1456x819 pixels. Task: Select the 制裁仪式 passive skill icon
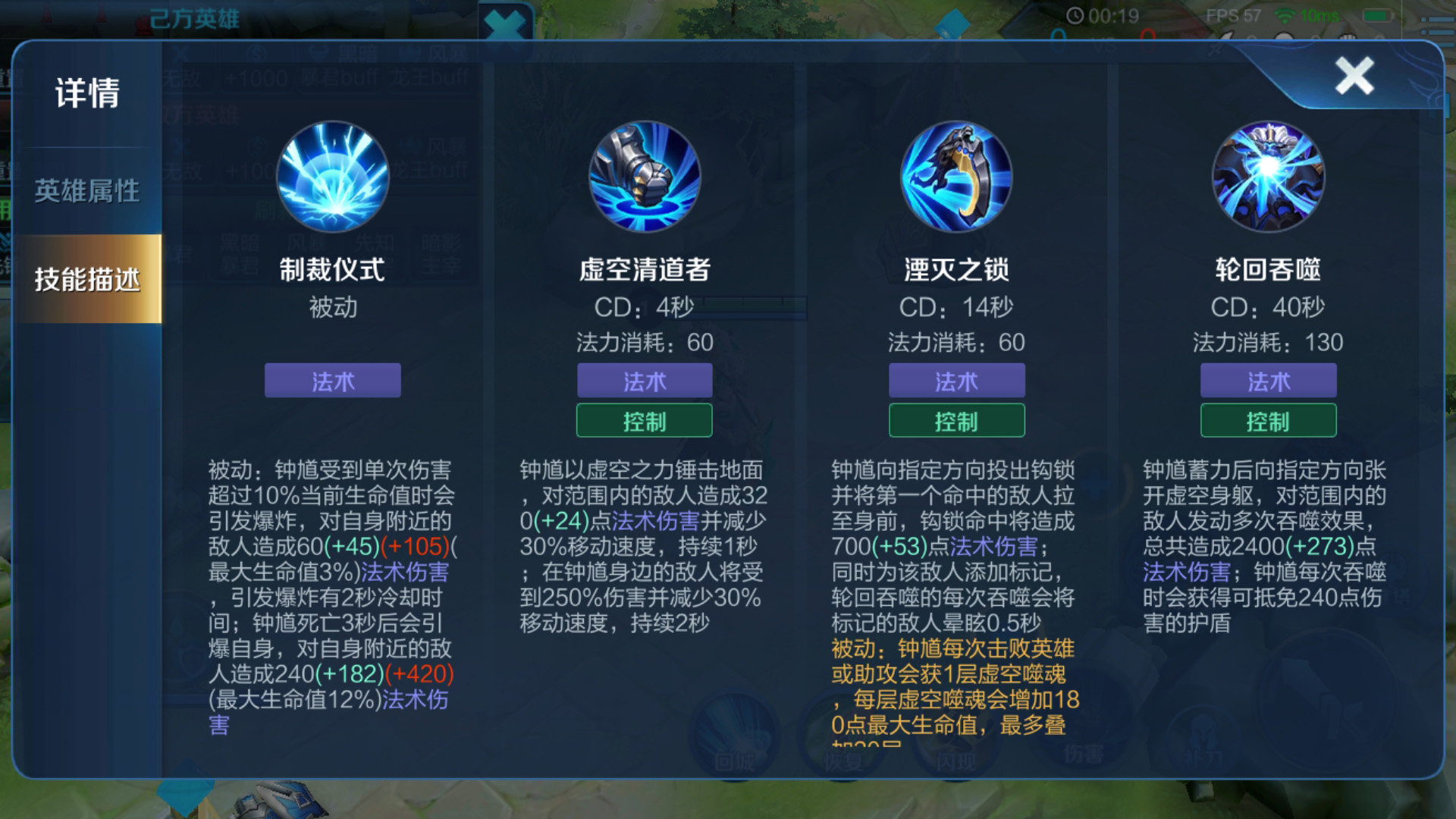tap(331, 176)
